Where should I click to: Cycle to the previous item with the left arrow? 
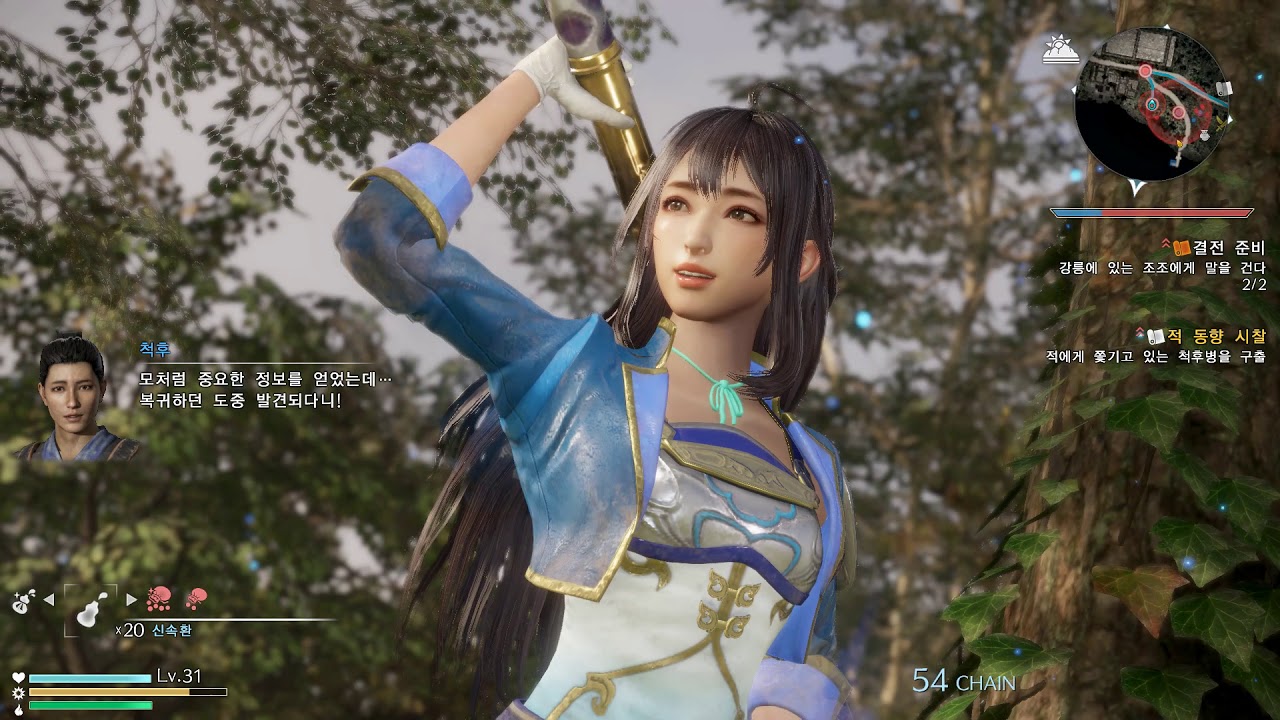coord(49,599)
